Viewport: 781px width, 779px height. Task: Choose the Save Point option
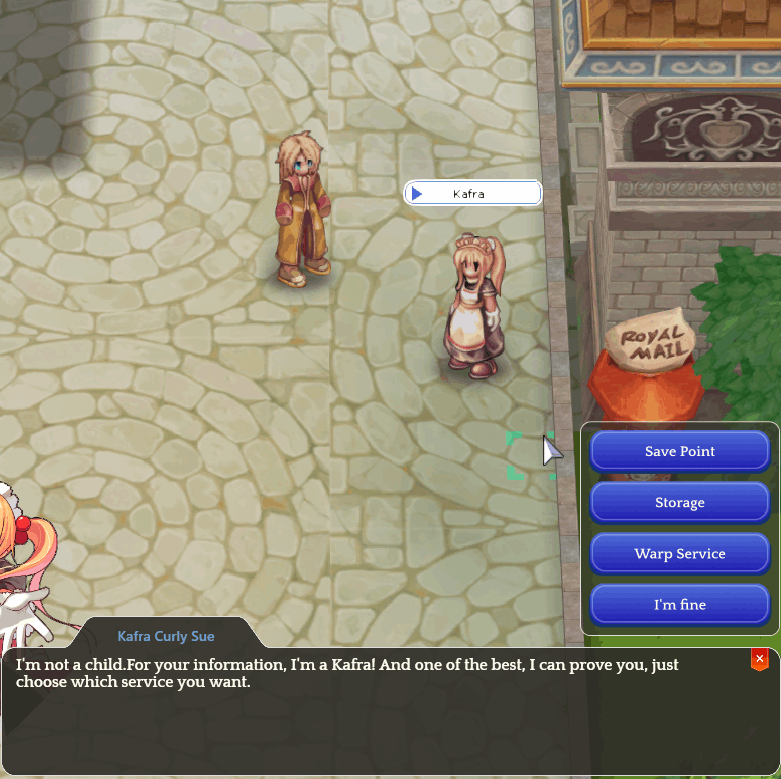pyautogui.click(x=679, y=451)
